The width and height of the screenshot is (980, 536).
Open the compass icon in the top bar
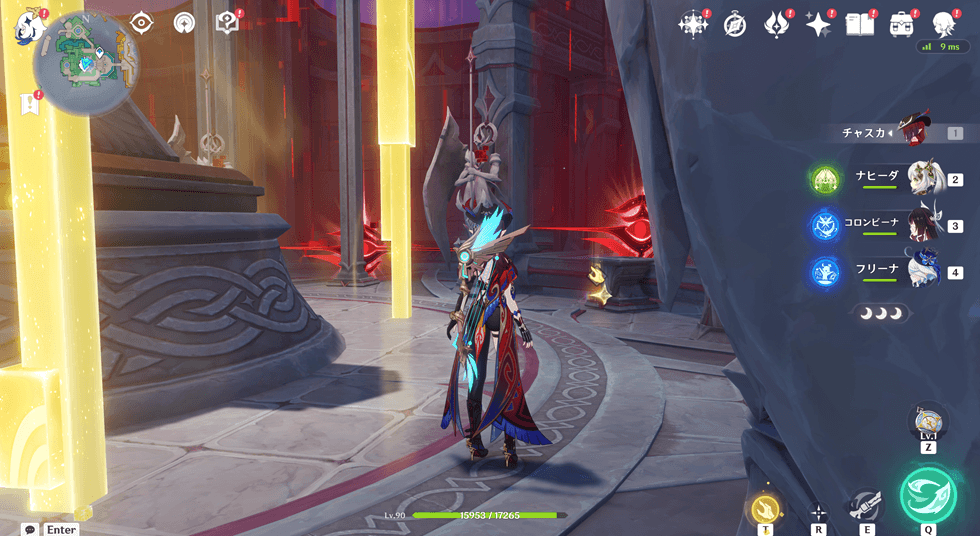(735, 25)
